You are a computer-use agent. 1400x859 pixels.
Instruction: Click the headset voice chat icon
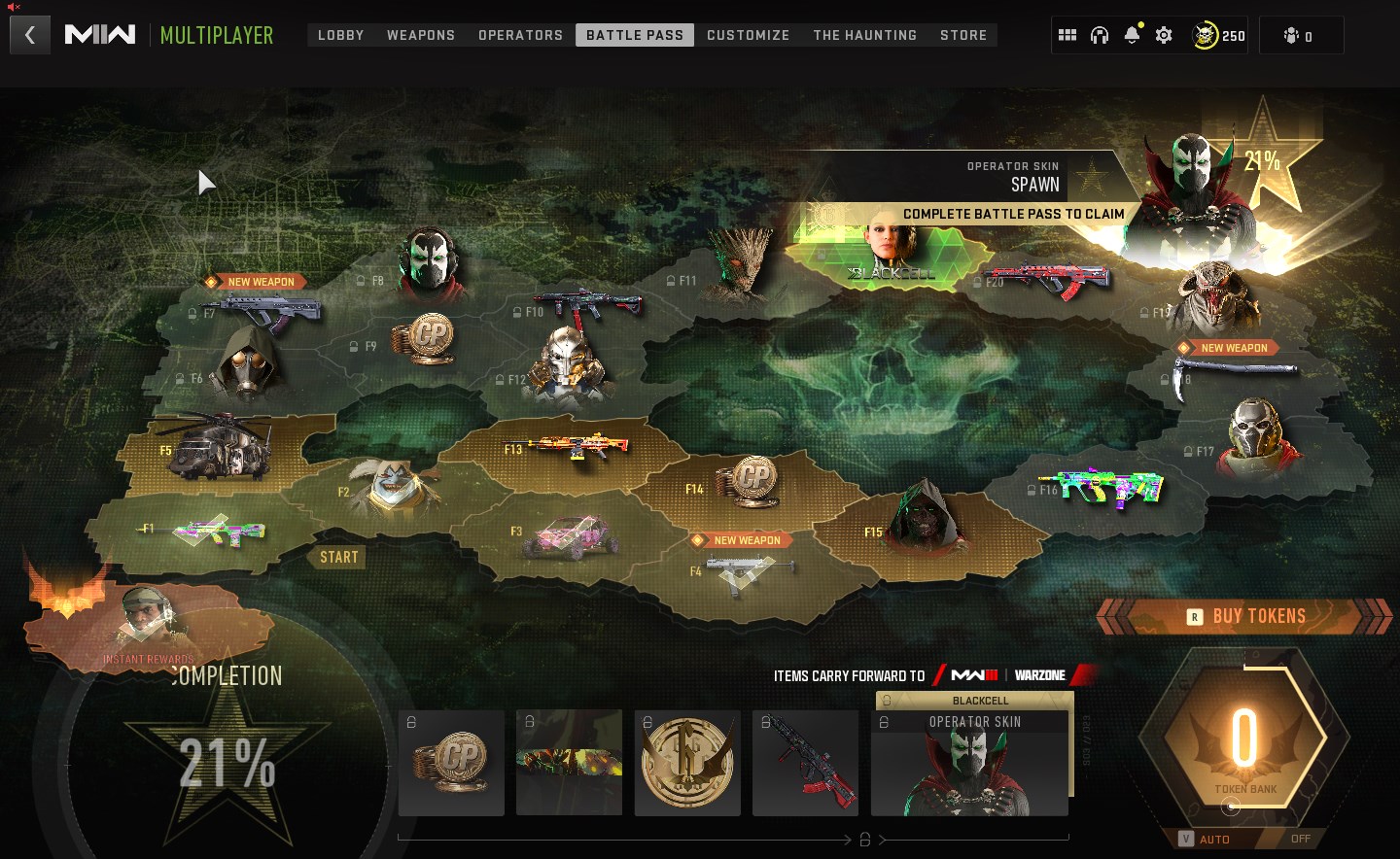1100,35
